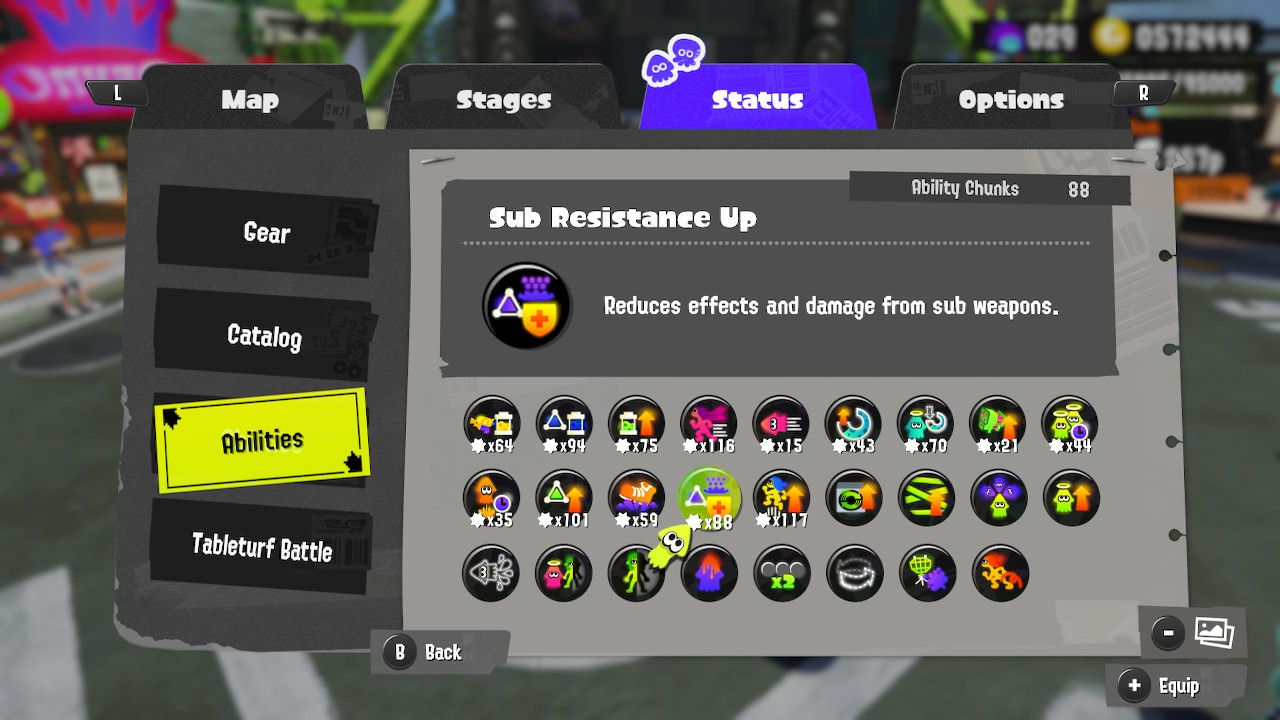Viewport: 1280px width, 720px height.
Task: Open the Options tab
Action: point(1012,100)
